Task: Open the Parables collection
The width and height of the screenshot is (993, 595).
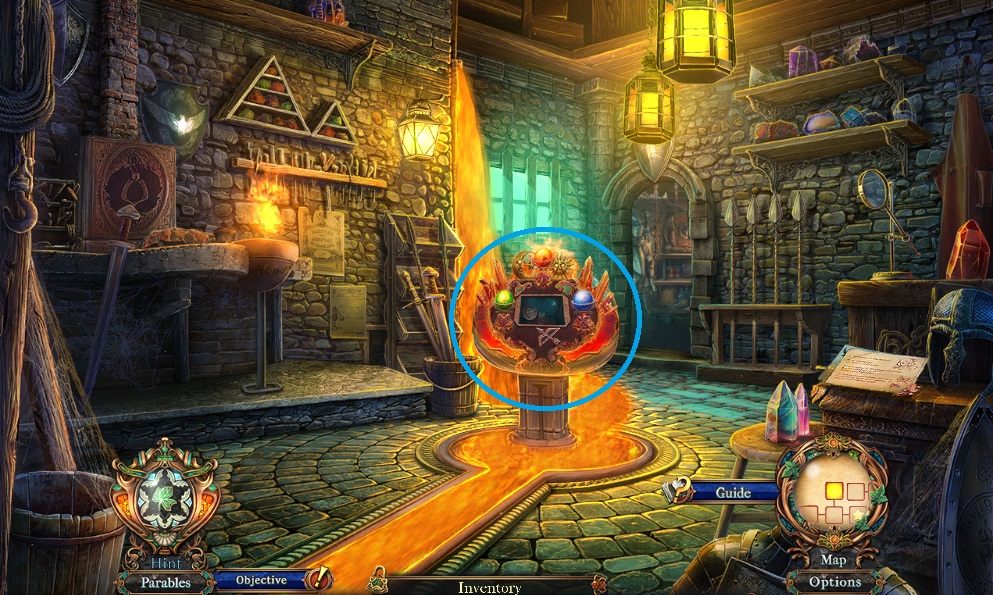Action: [165, 582]
